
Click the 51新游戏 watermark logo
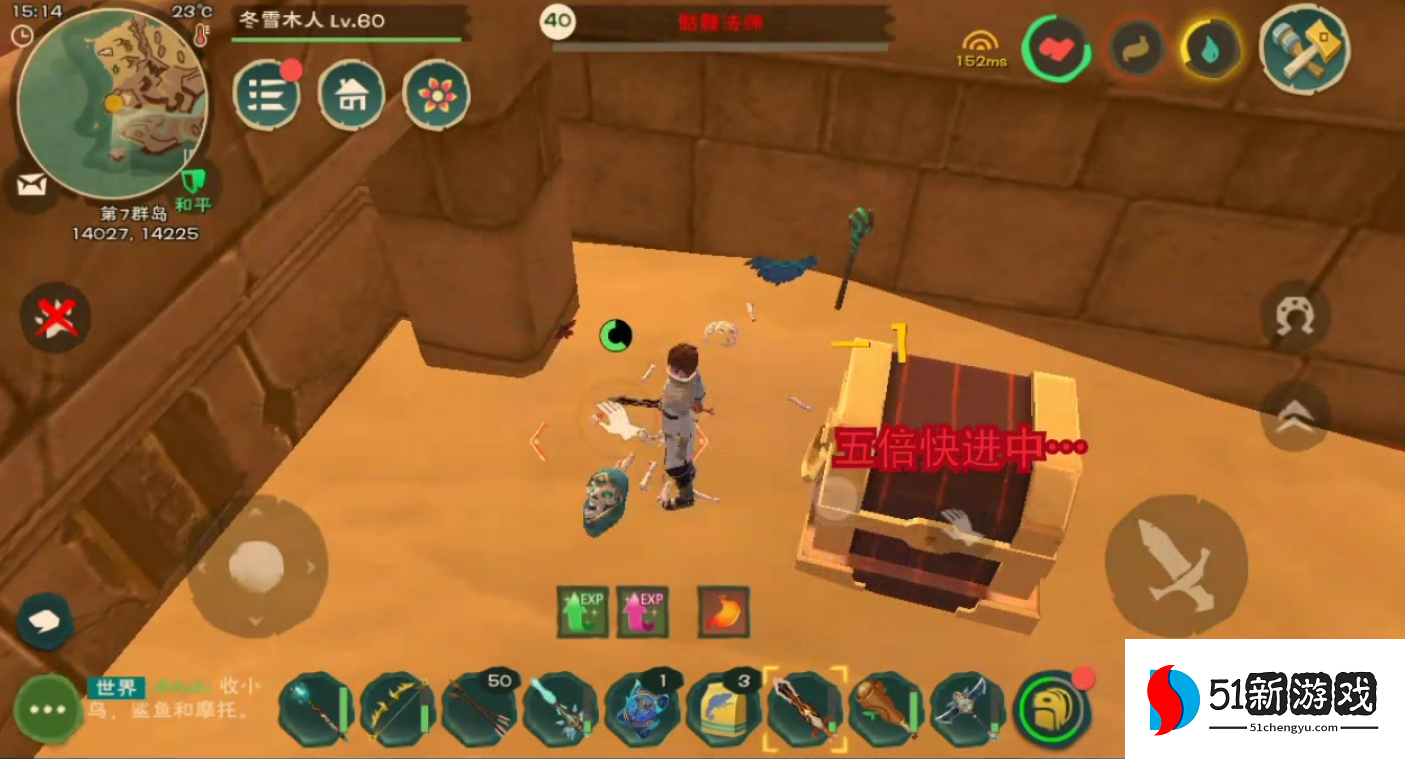[1265, 698]
